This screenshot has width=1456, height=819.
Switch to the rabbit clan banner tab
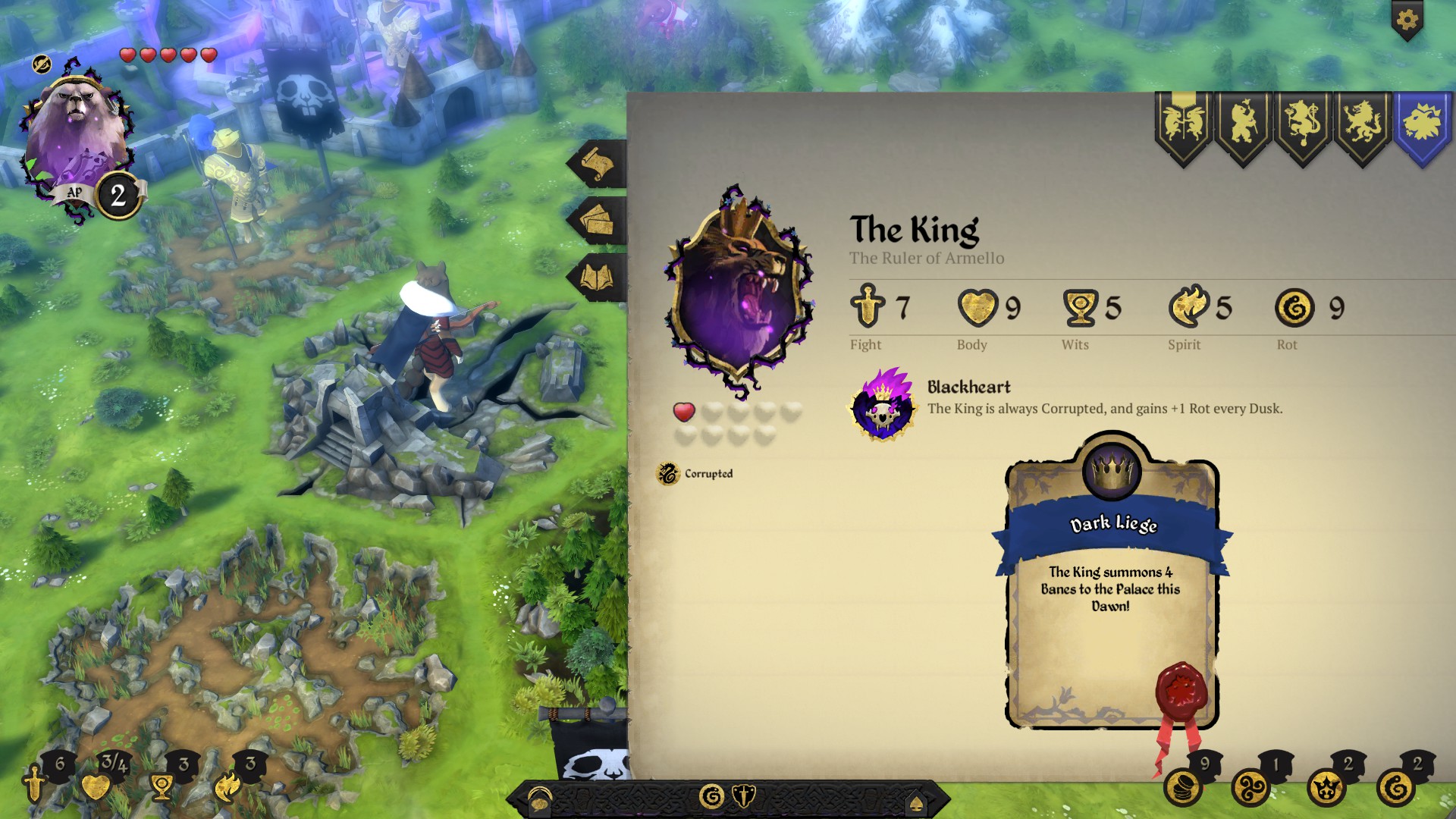[1184, 125]
